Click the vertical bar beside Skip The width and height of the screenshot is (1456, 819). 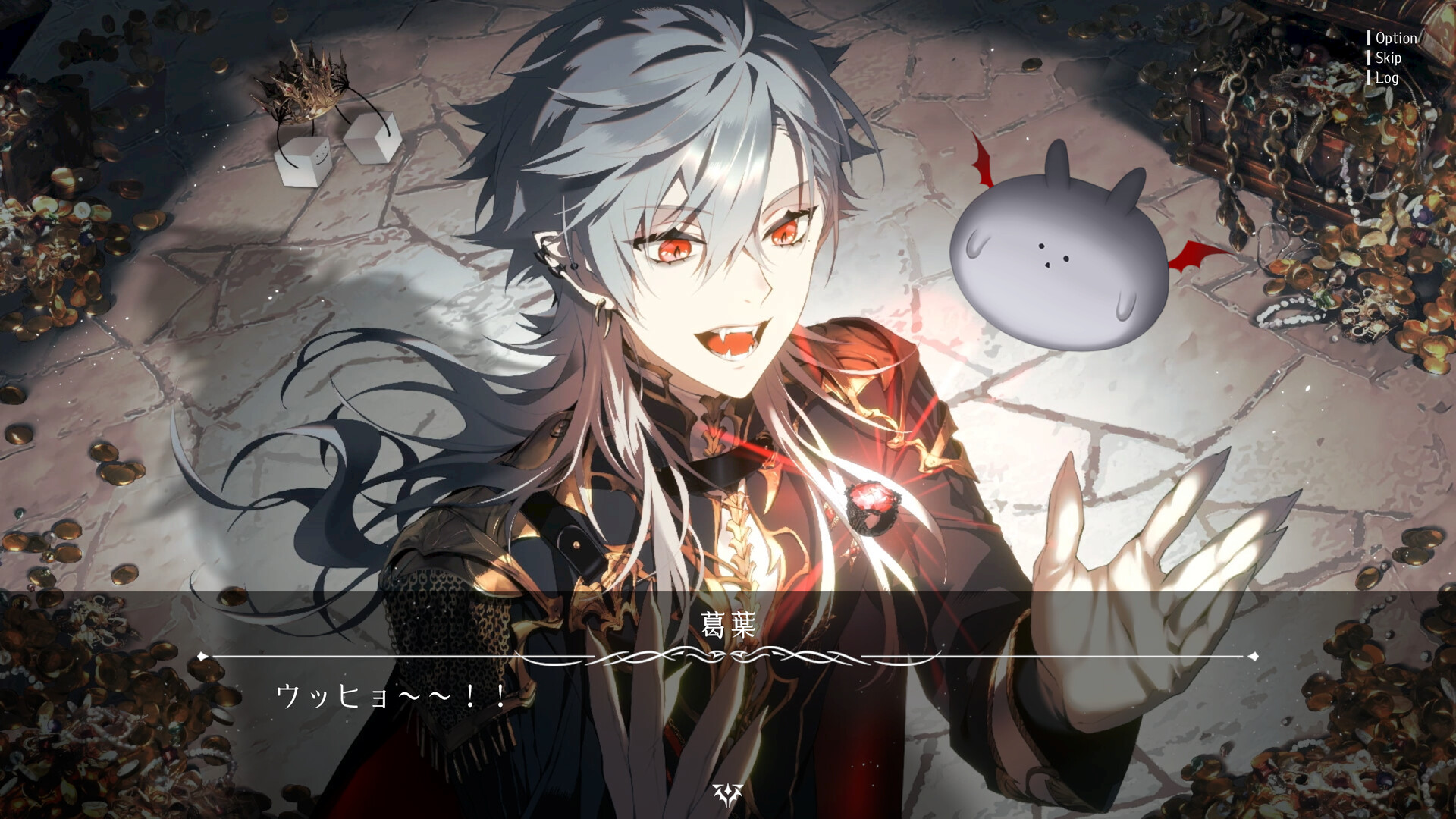(1369, 58)
